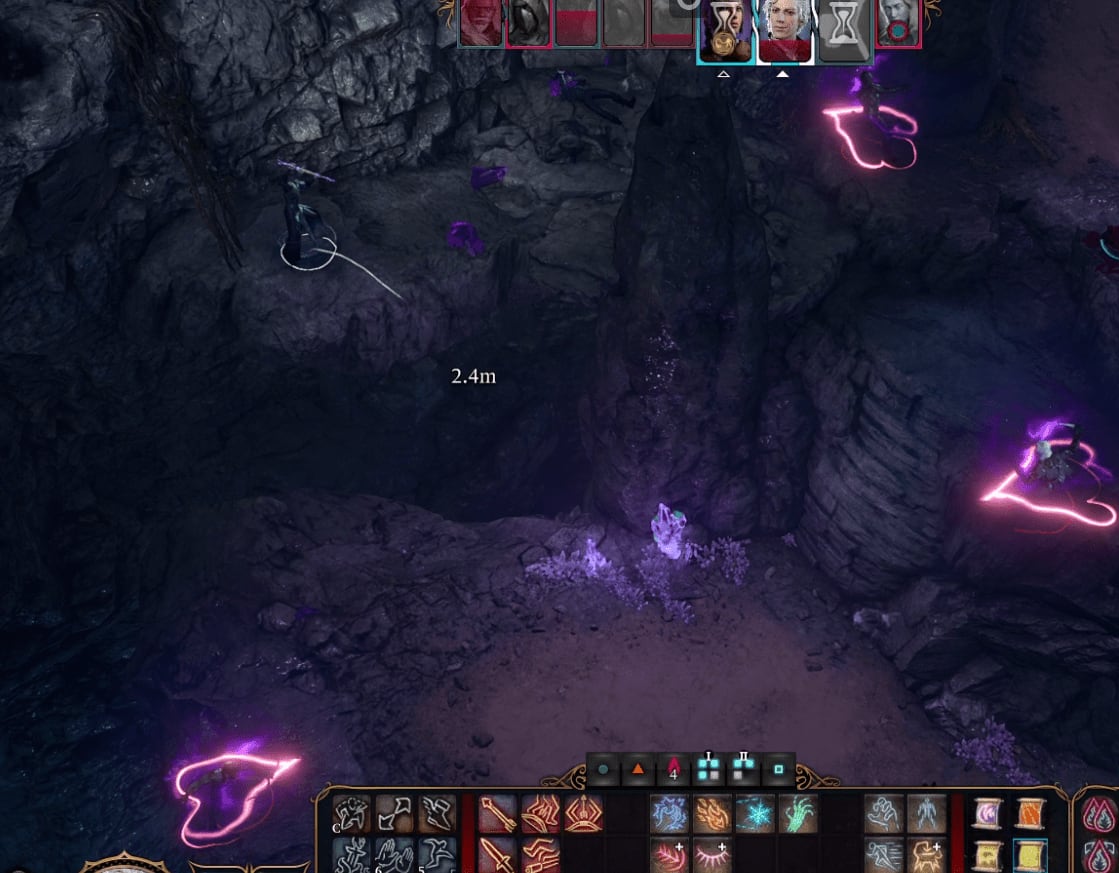Click the red flame resource showing 4
Image resolution: width=1119 pixels, height=873 pixels.
point(673,771)
